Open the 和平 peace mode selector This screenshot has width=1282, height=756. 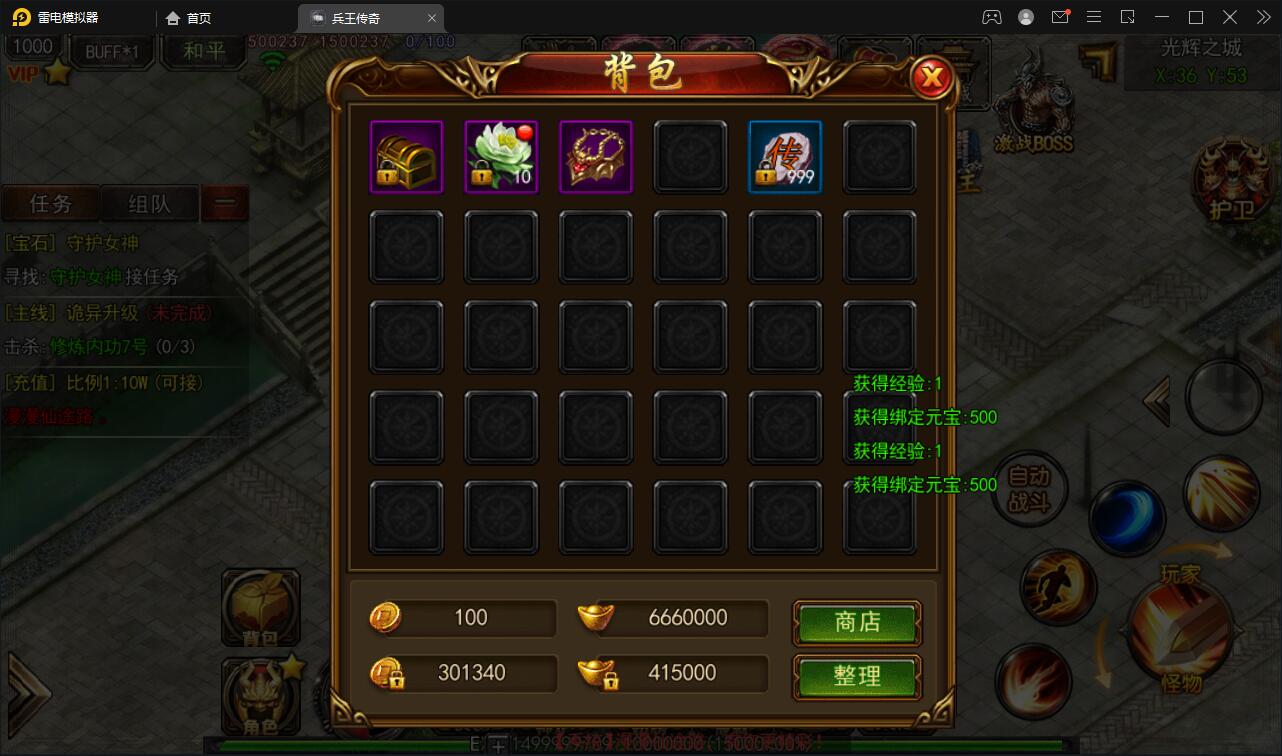click(203, 52)
